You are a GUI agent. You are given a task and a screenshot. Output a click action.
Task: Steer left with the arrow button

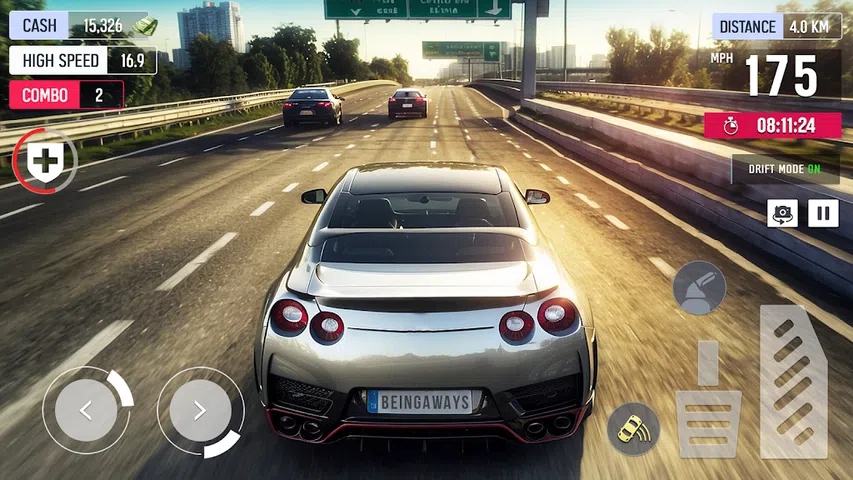pos(86,409)
